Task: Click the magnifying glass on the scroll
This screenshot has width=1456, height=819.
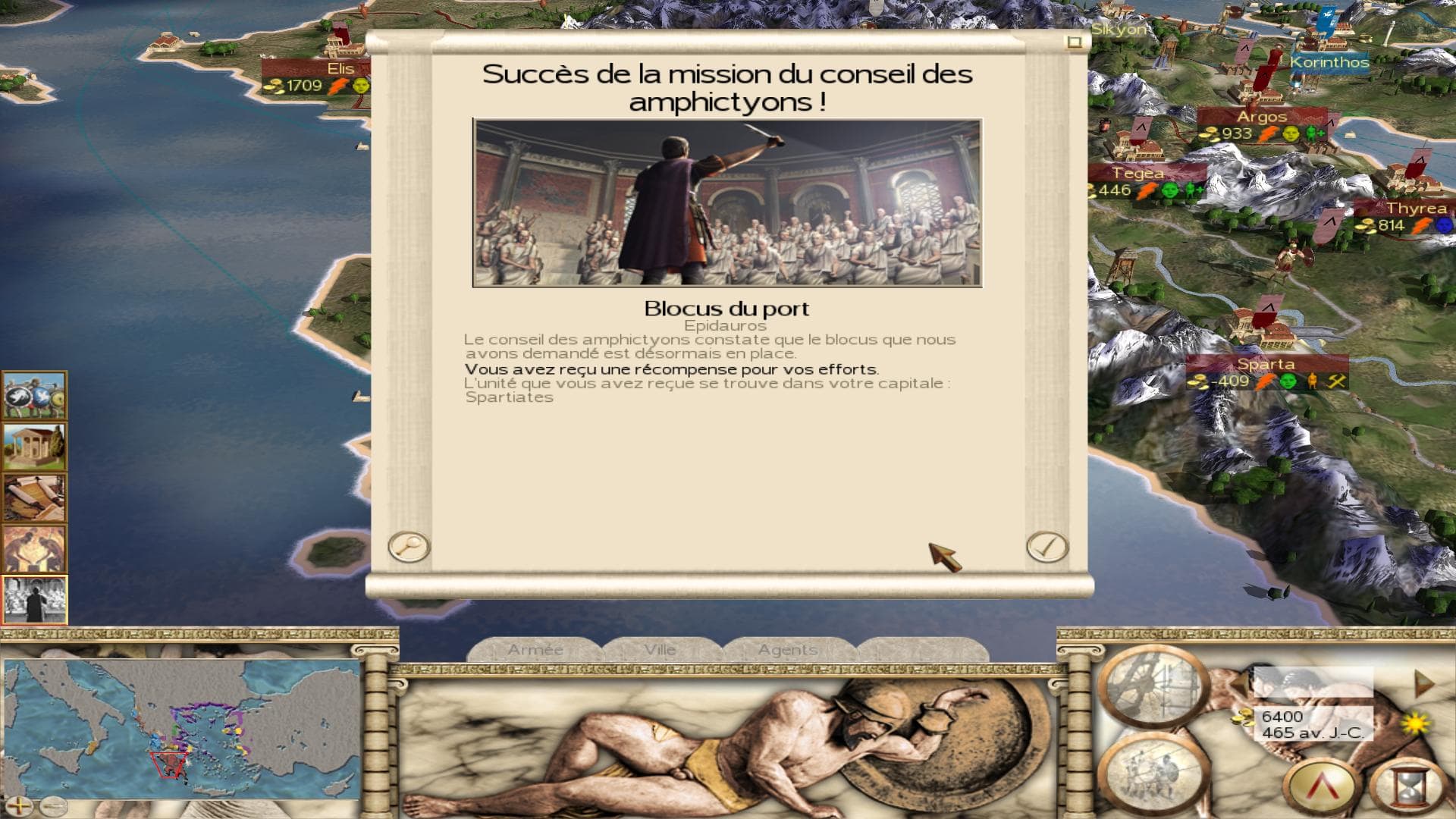Action: 409,547
